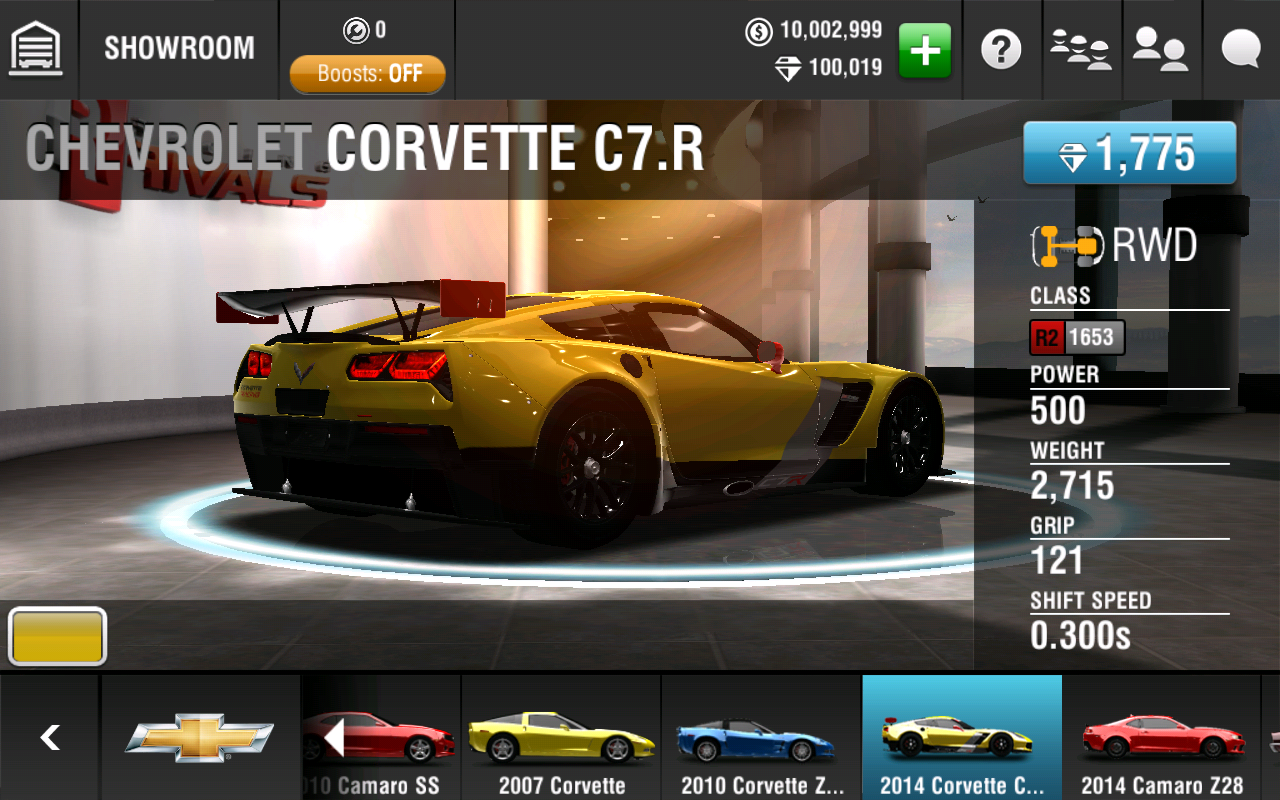Choose the Chevrolet manufacturer logo
Viewport: 1280px width, 800px height.
[200, 738]
